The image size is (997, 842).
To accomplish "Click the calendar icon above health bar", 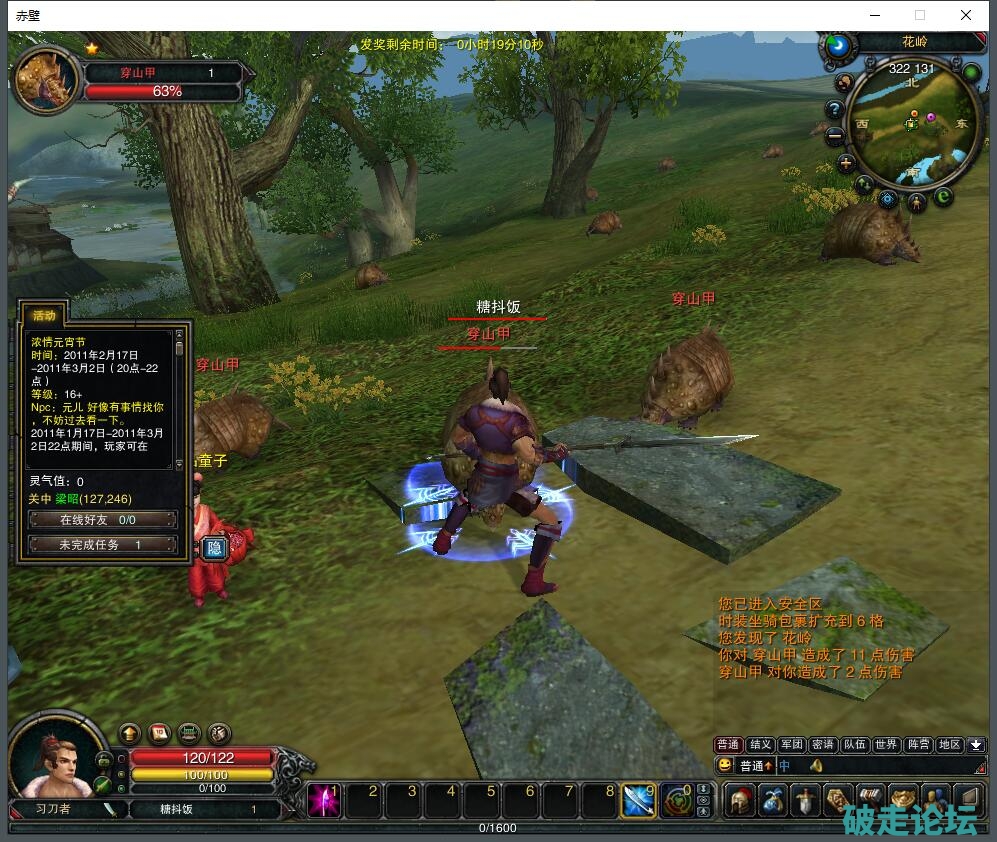I will 159,734.
